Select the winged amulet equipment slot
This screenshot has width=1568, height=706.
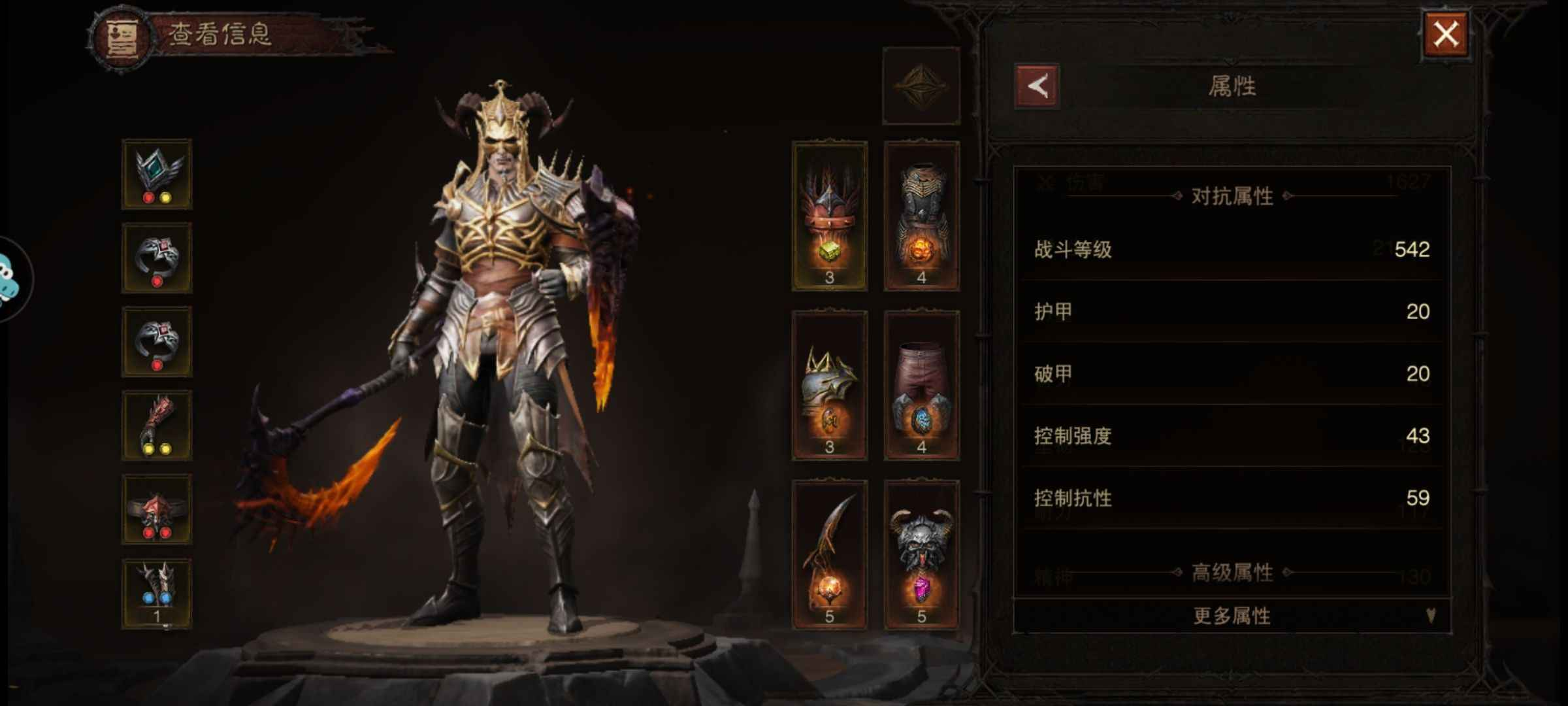pos(157,174)
